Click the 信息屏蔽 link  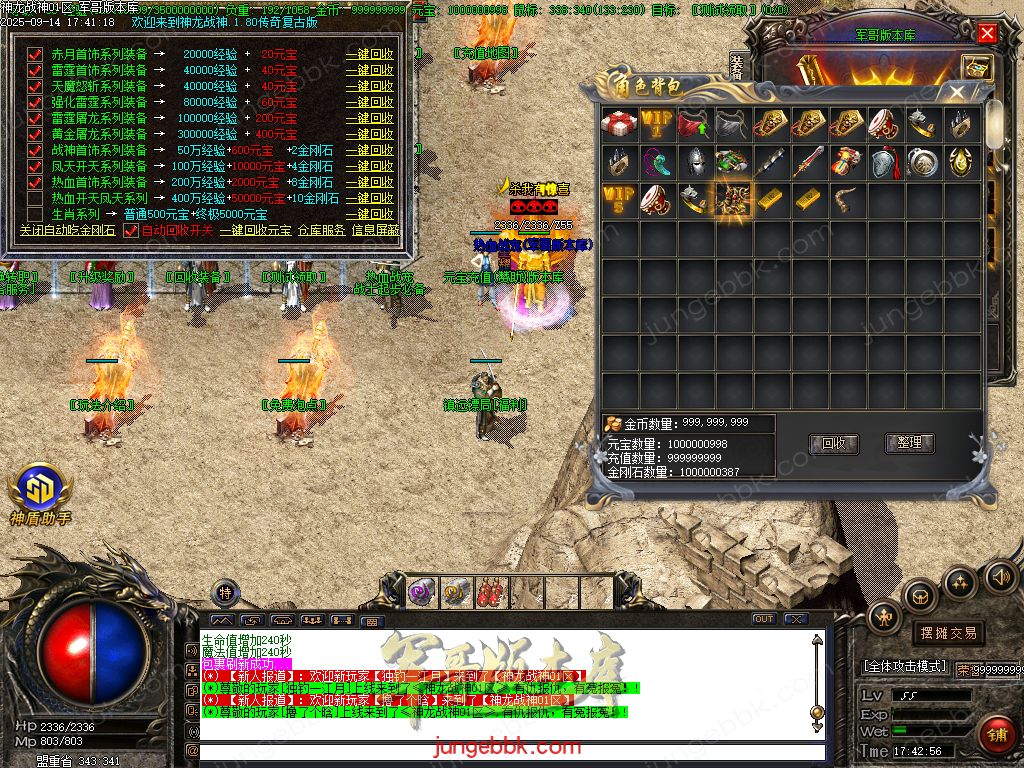(x=375, y=231)
